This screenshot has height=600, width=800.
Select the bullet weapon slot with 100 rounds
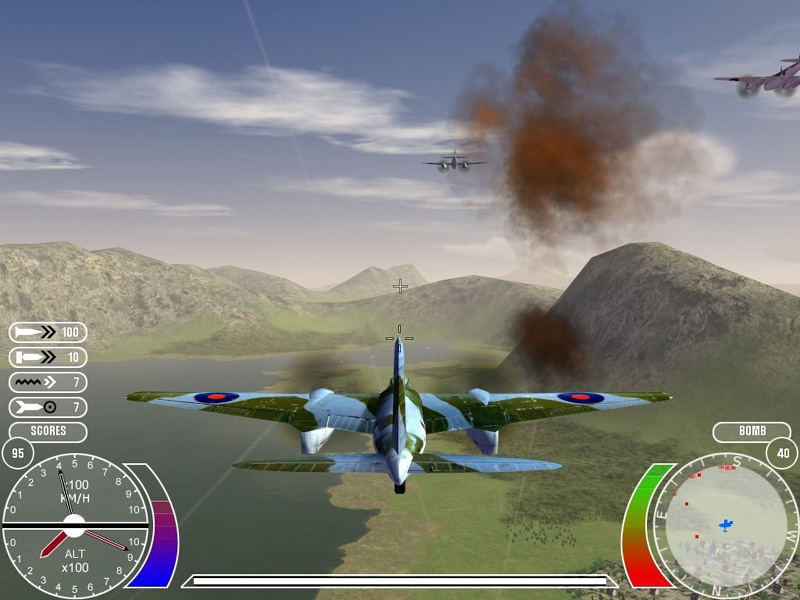(x=48, y=332)
